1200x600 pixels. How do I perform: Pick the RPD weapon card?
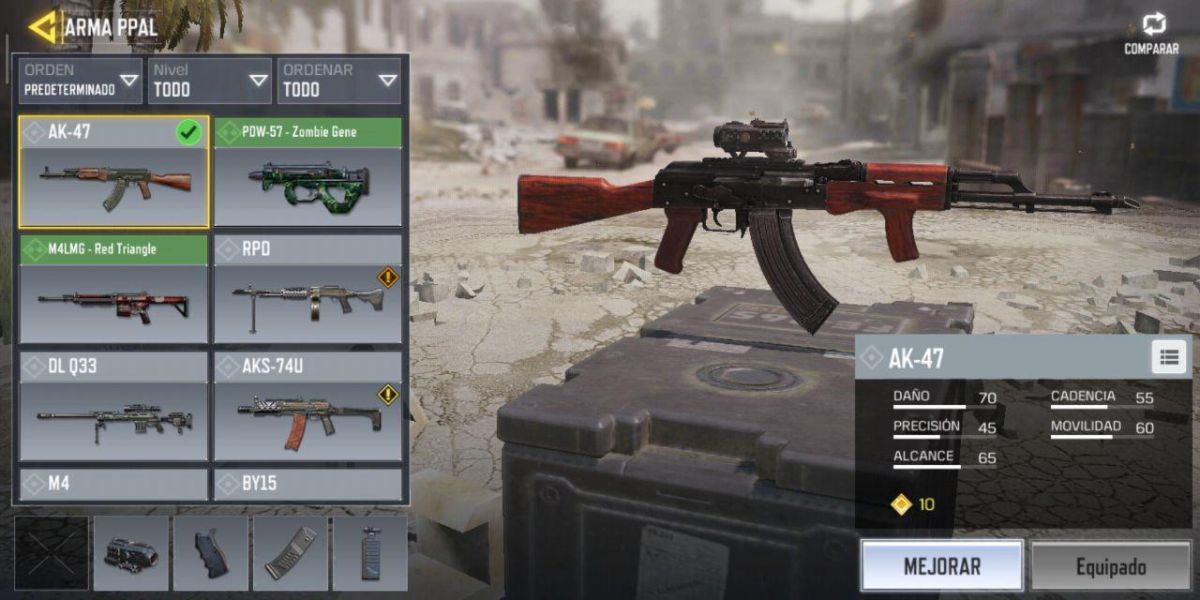tap(308, 289)
